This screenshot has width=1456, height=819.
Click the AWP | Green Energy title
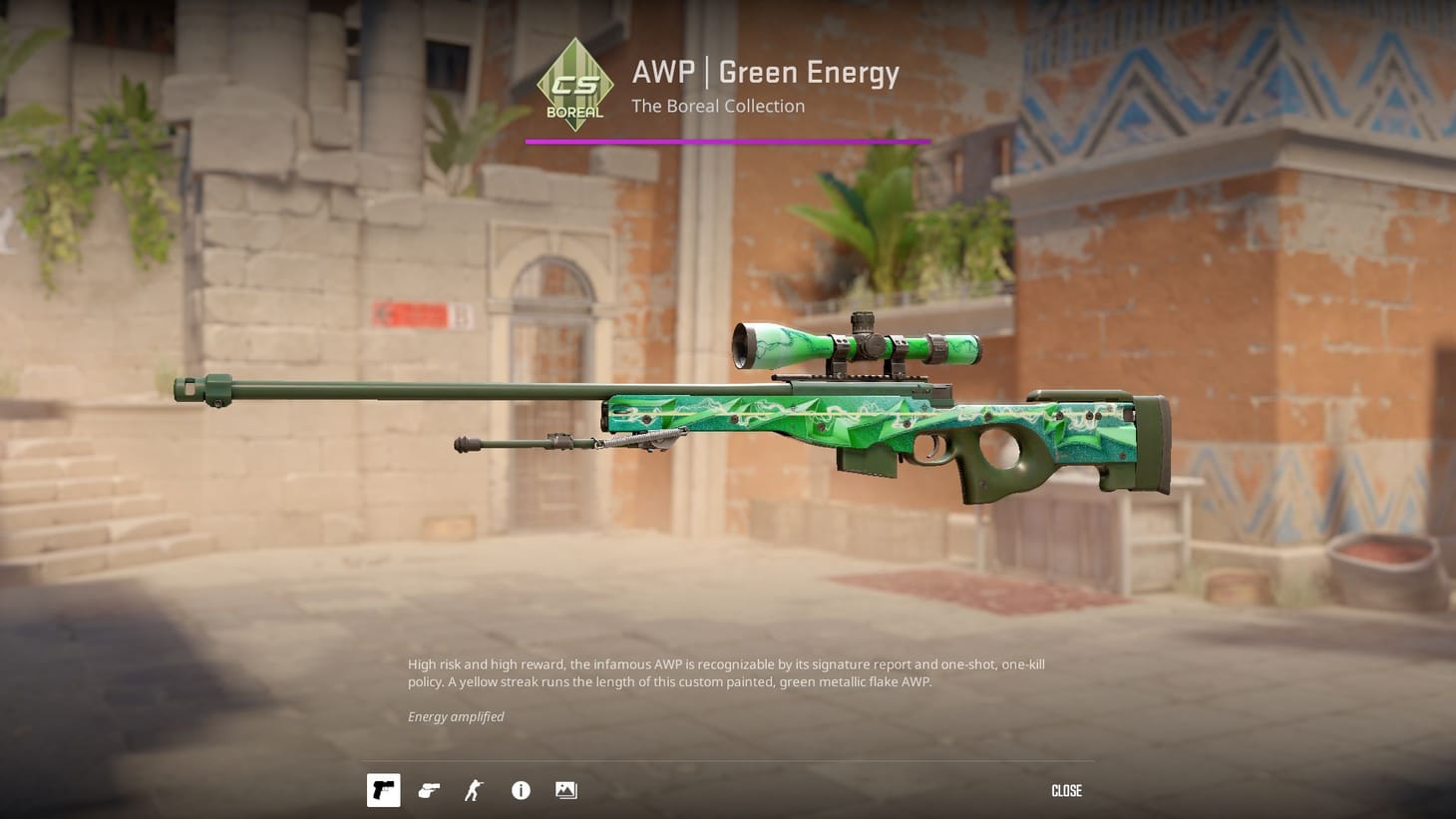764,72
